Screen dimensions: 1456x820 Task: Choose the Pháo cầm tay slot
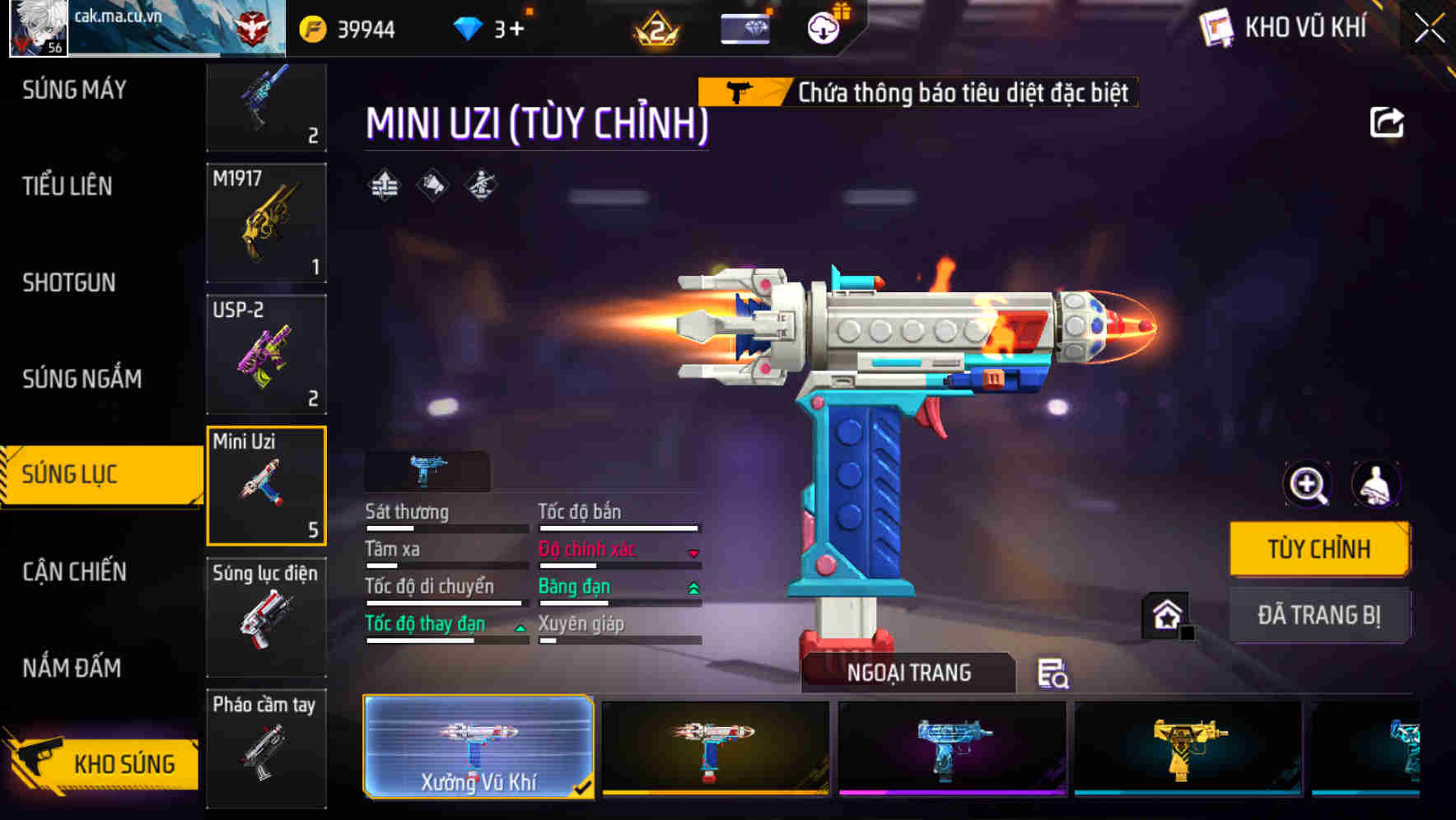coord(266,748)
